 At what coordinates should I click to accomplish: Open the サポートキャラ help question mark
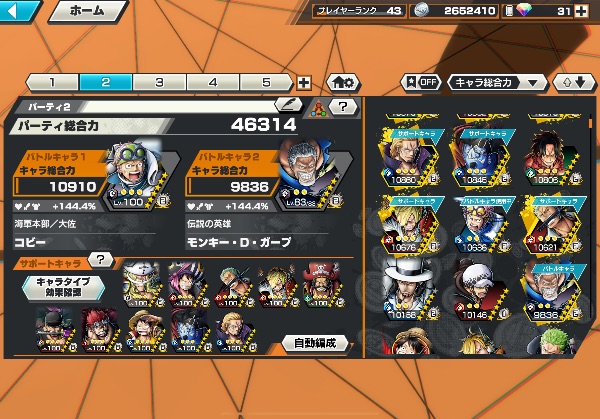click(x=100, y=260)
